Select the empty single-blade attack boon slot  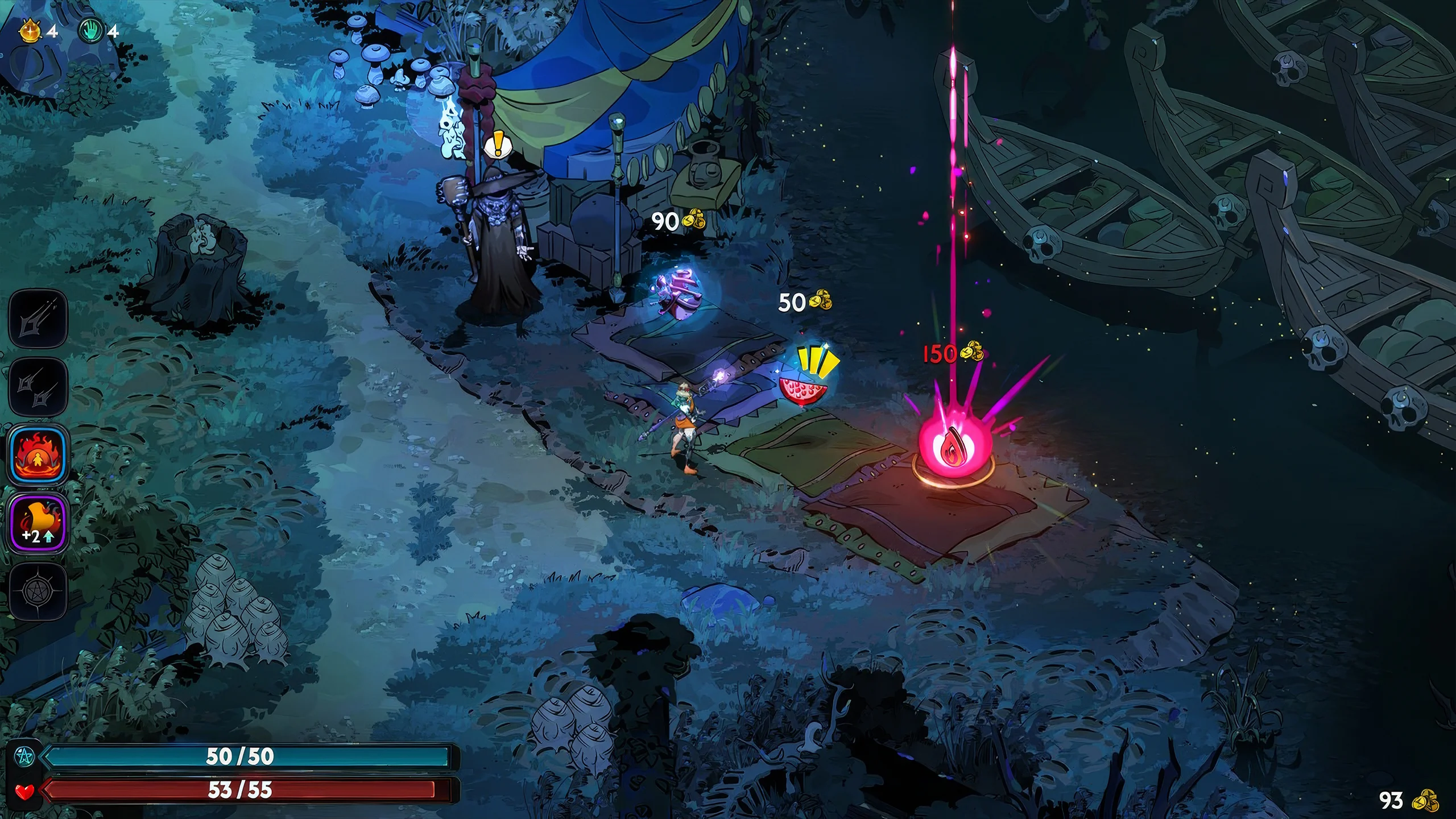pyautogui.click(x=38, y=318)
